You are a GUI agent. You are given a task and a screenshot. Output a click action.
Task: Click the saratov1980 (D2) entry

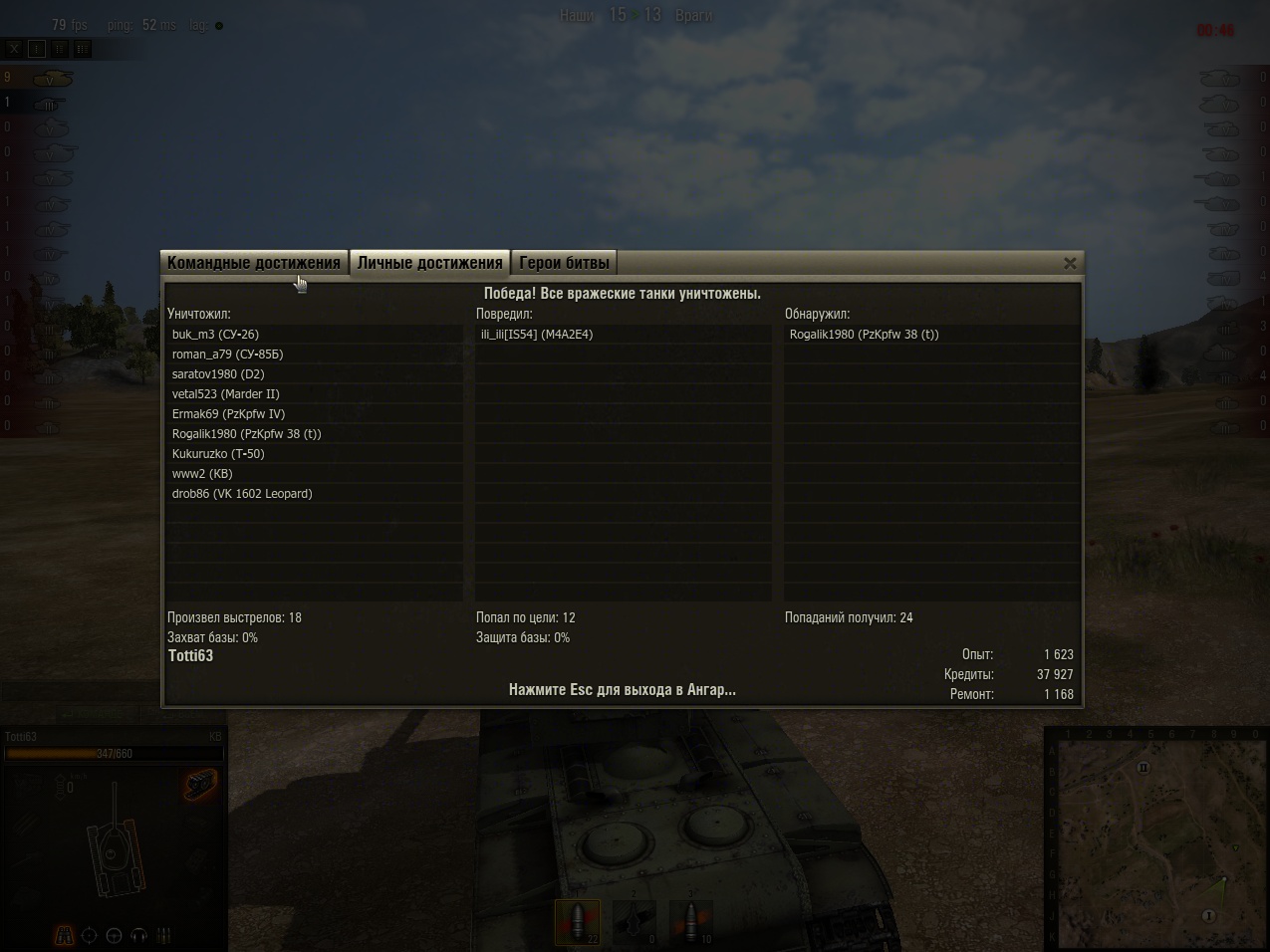point(218,374)
